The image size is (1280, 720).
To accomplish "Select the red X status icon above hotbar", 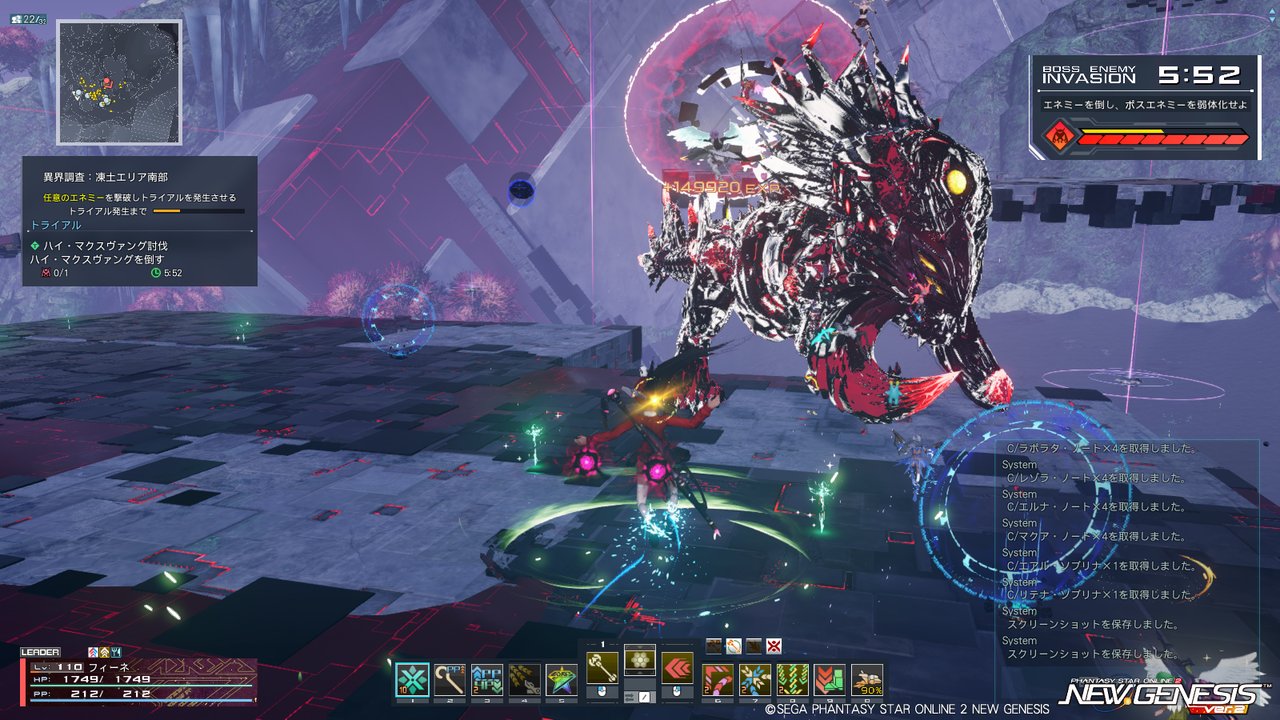I will coord(773,646).
